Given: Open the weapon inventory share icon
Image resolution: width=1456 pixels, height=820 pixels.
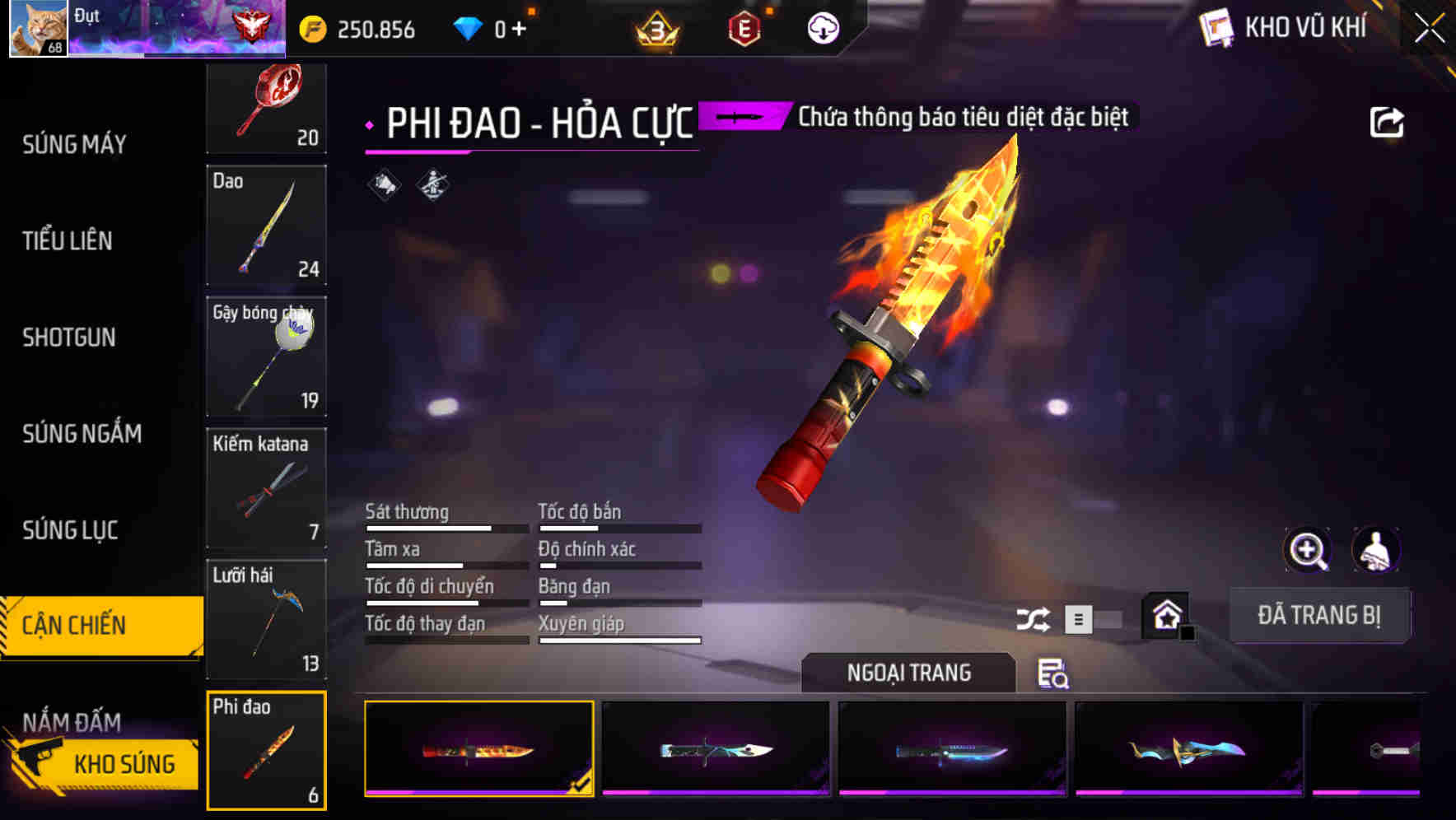Looking at the screenshot, I should [x=1387, y=121].
